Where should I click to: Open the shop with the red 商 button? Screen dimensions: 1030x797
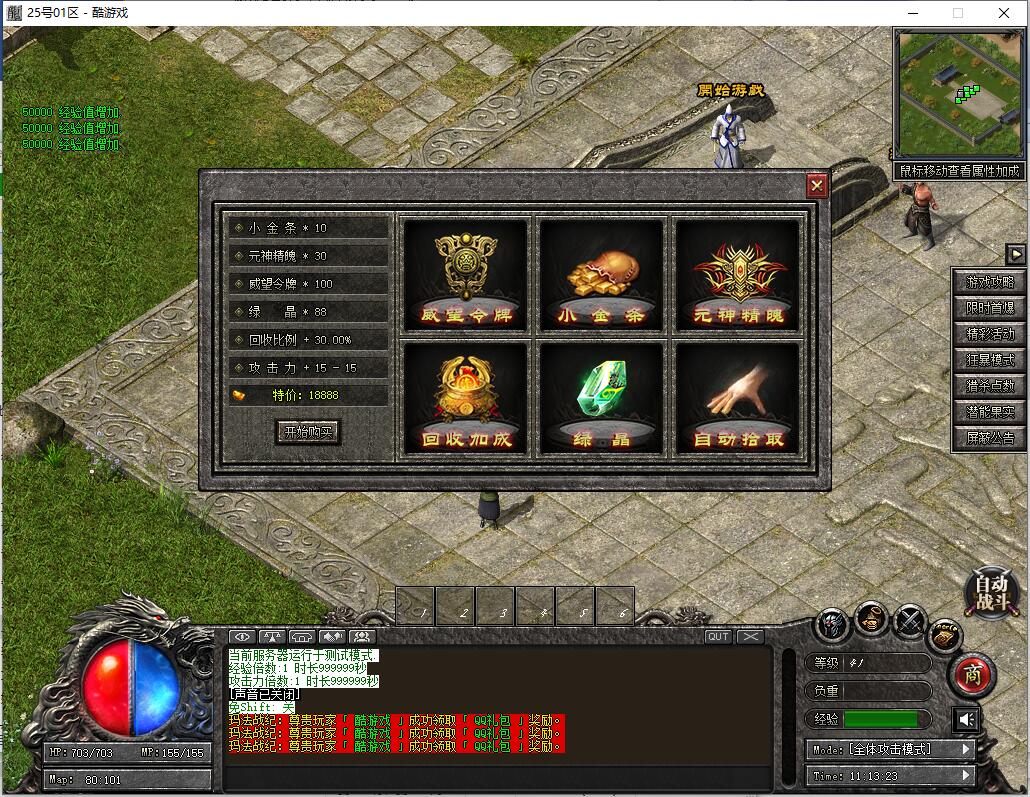pyautogui.click(x=972, y=675)
